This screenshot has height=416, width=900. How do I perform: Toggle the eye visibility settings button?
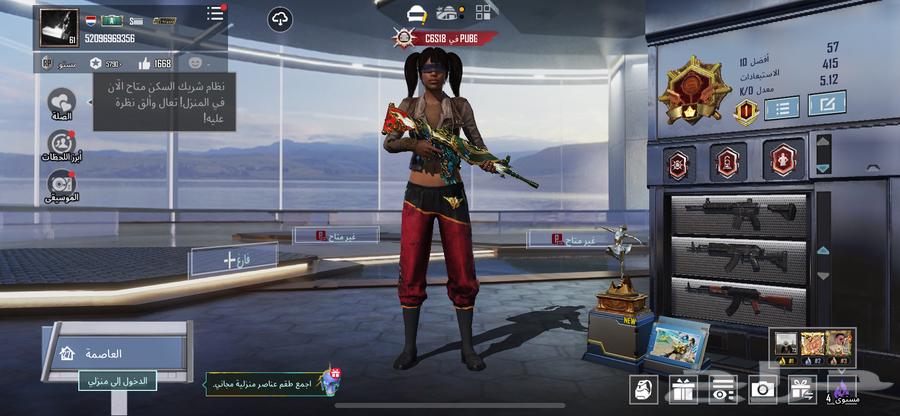(x=722, y=388)
